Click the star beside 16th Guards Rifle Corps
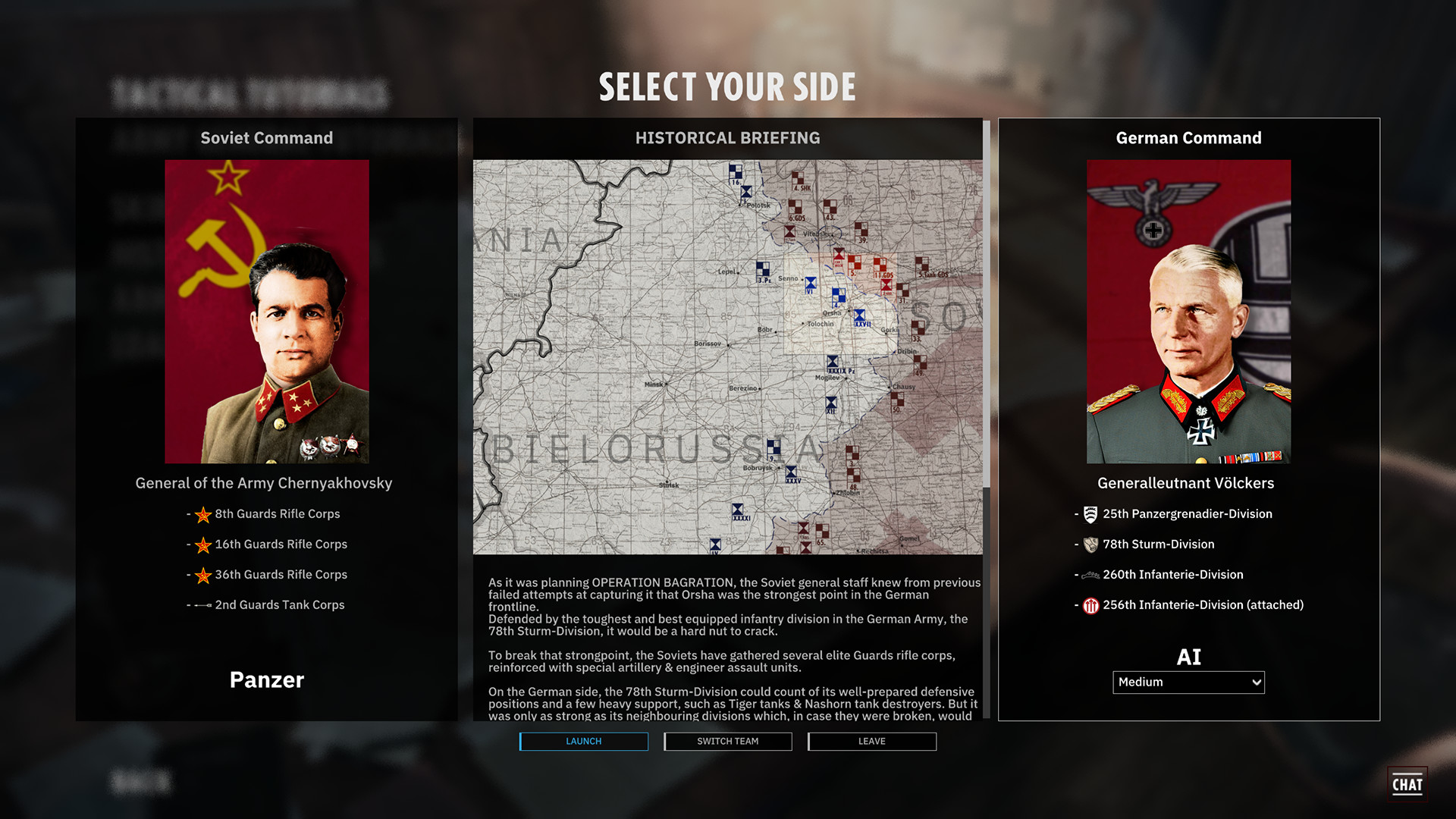The width and height of the screenshot is (1456, 819). pos(202,545)
